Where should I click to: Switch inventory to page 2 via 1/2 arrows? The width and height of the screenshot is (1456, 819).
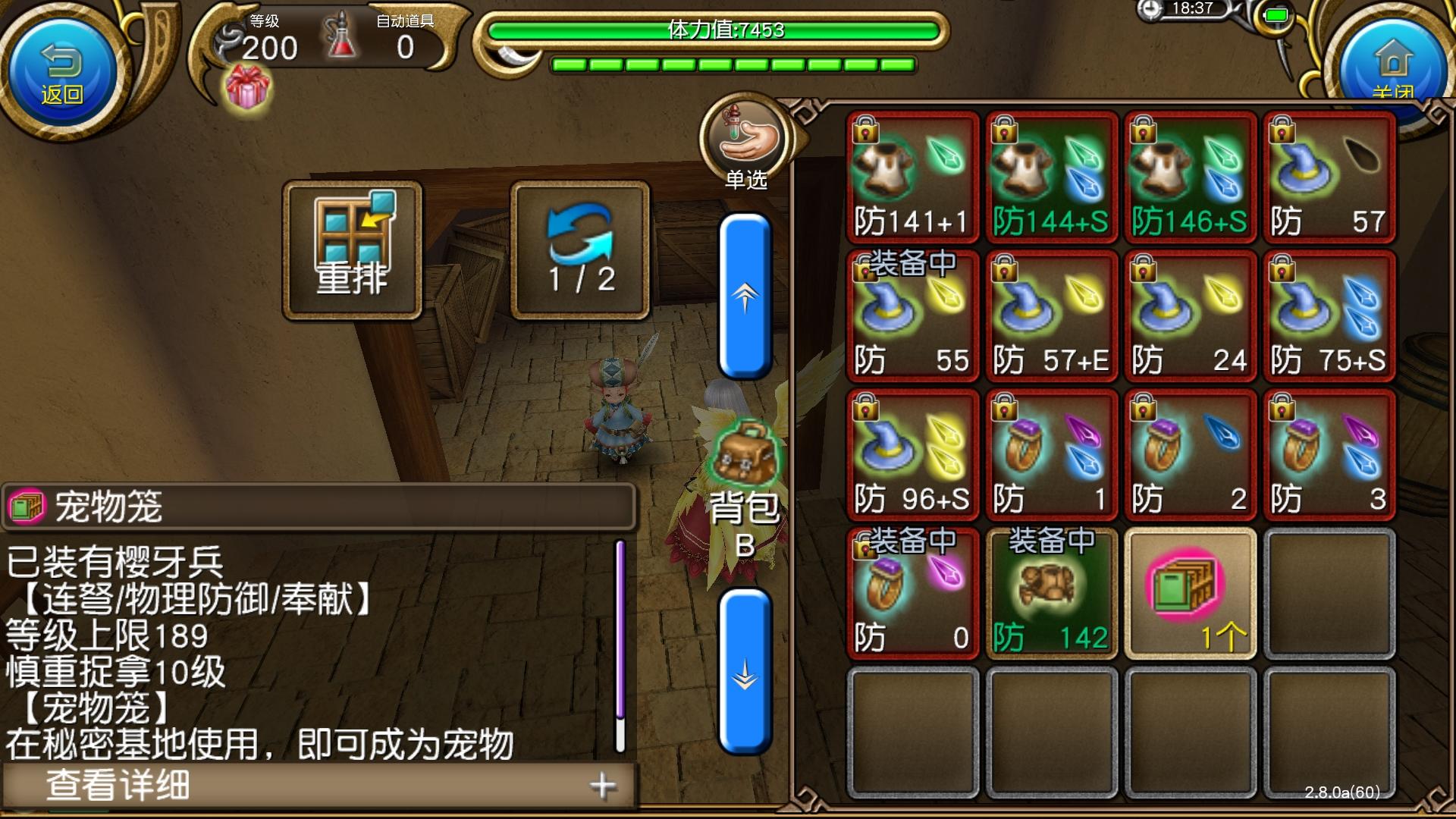579,246
